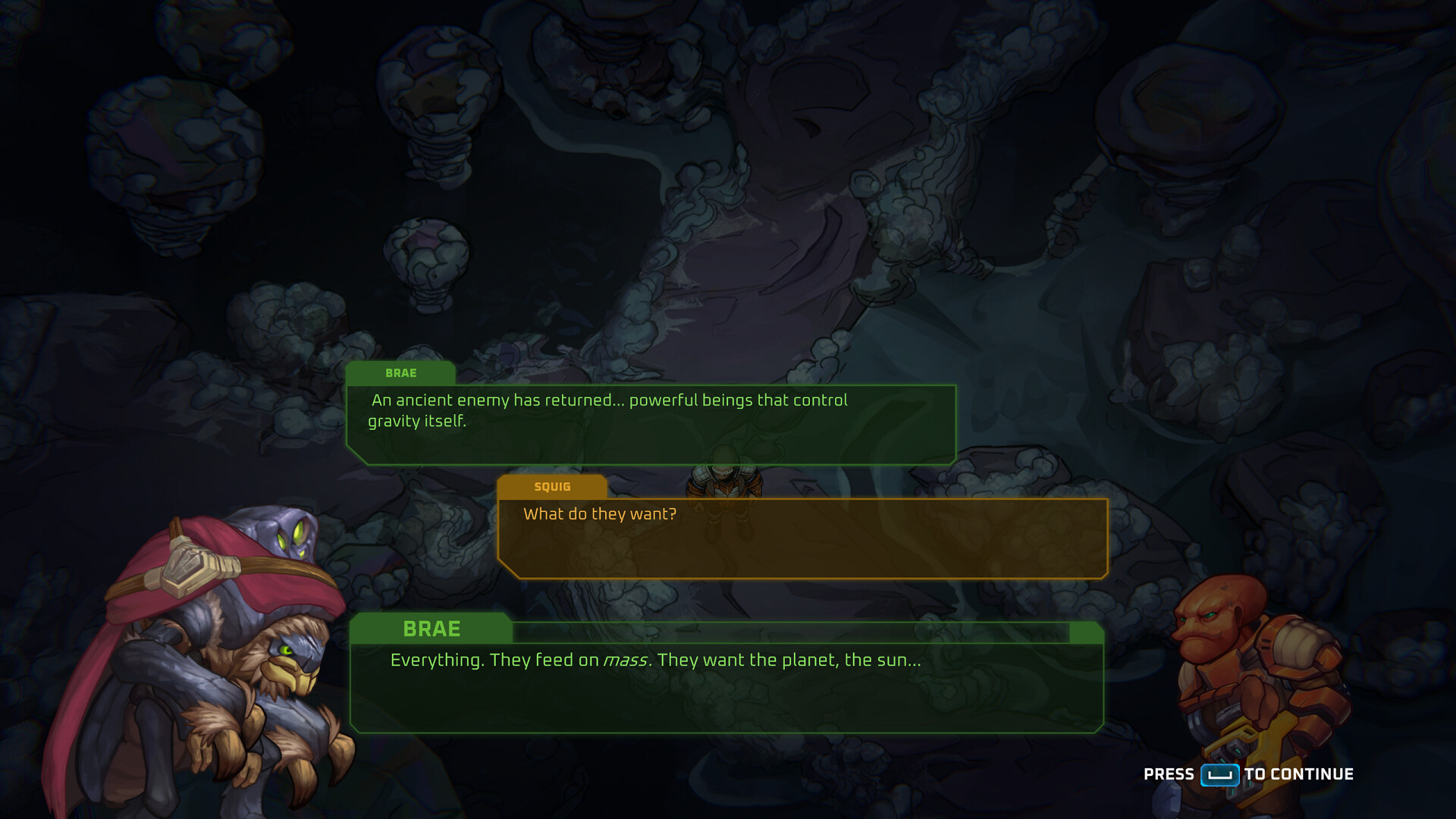1456x819 pixels.
Task: Select the upper BRAE name tag
Action: tap(402, 372)
